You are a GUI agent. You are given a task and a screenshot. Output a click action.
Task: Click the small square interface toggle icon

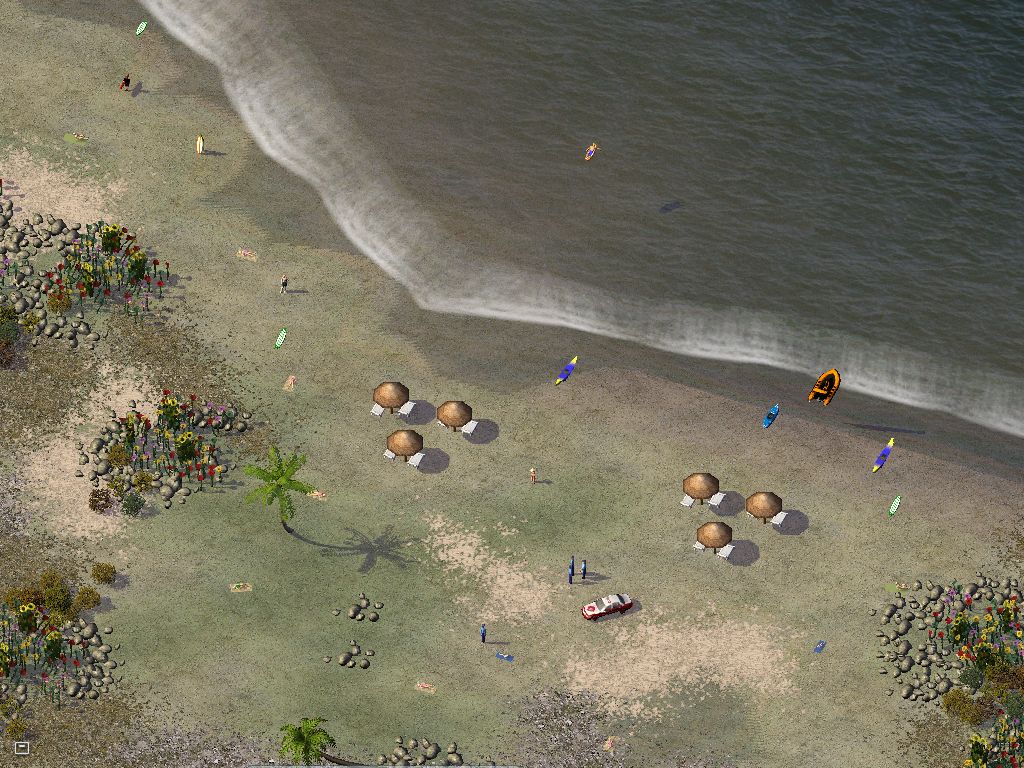pyautogui.click(x=22, y=747)
